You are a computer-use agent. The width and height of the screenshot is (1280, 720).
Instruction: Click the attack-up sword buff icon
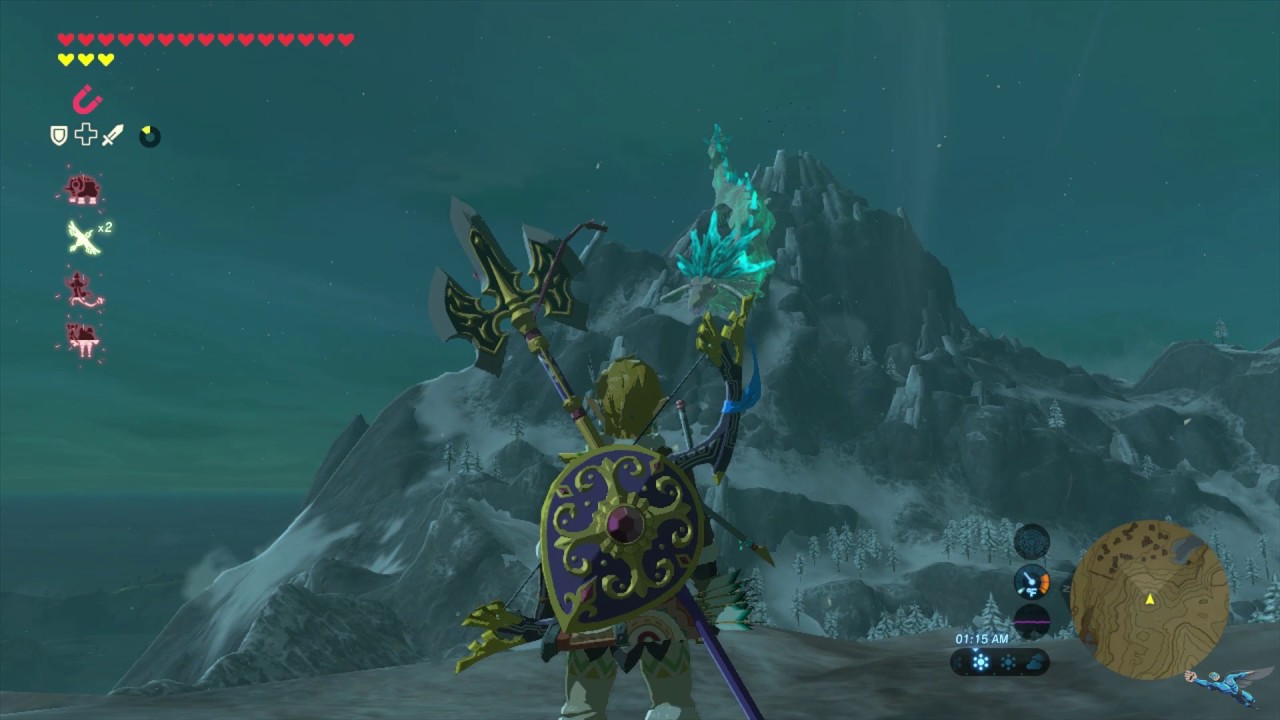click(111, 134)
